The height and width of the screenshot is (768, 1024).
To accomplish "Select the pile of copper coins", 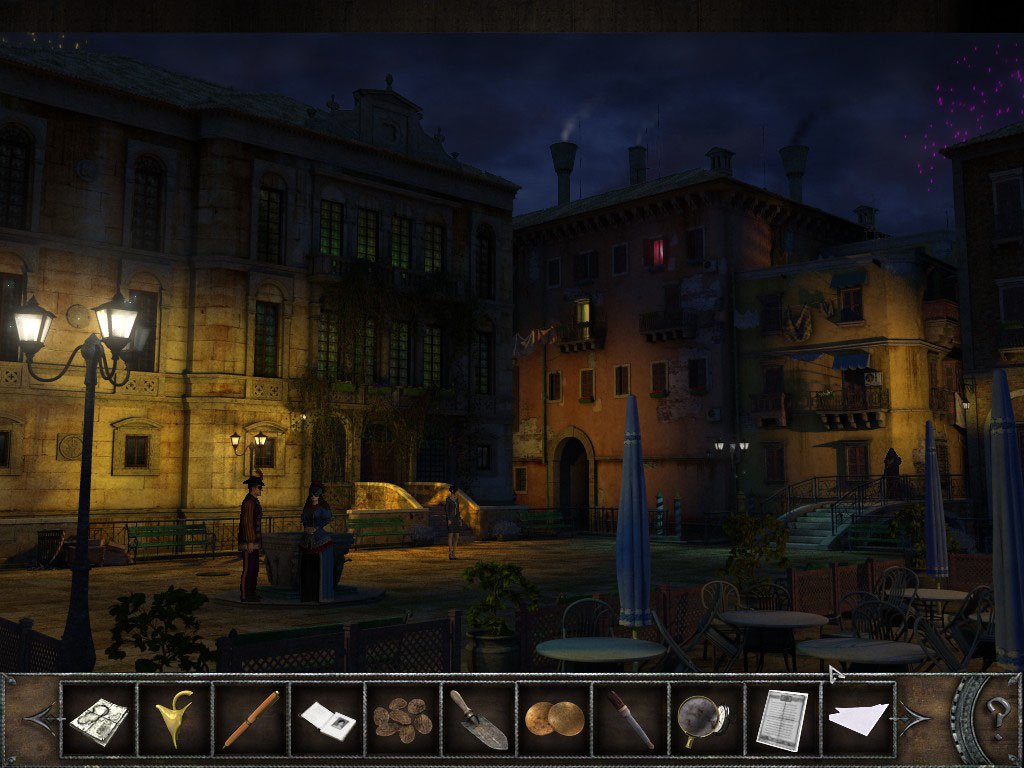I will pyautogui.click(x=402, y=718).
